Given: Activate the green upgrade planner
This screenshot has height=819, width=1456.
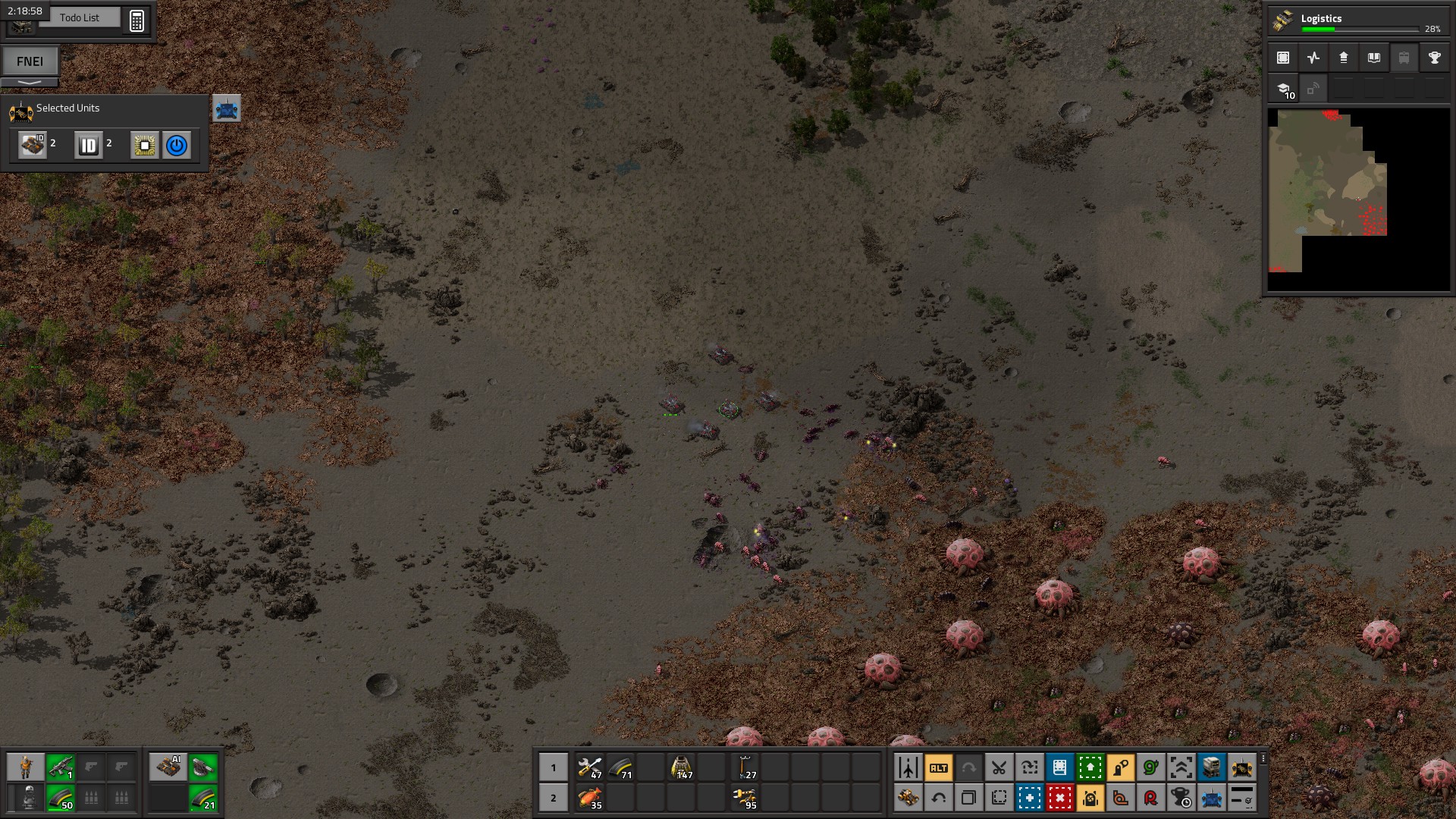Looking at the screenshot, I should pos(1090,767).
